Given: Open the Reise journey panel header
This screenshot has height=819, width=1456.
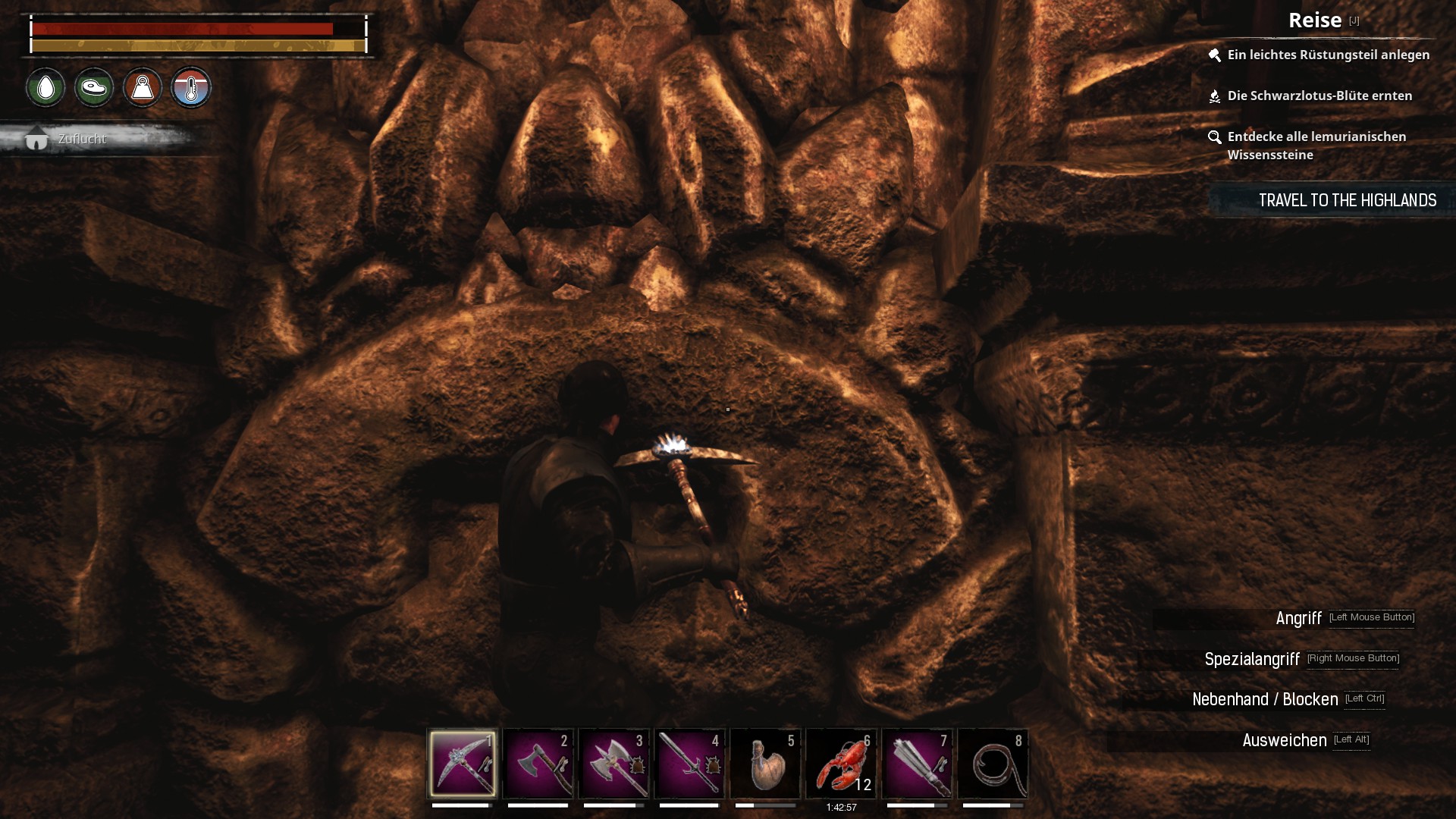Looking at the screenshot, I should [x=1315, y=20].
